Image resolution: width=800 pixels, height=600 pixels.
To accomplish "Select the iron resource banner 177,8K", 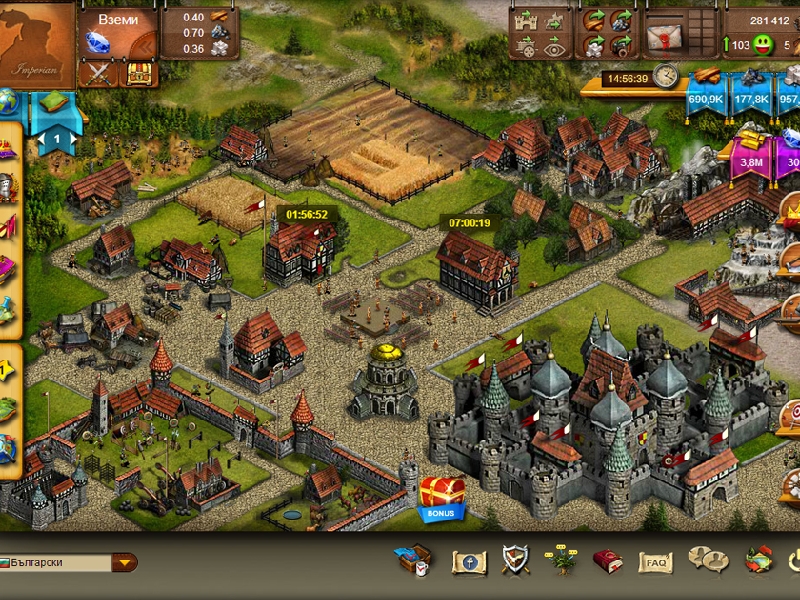I will point(751,92).
